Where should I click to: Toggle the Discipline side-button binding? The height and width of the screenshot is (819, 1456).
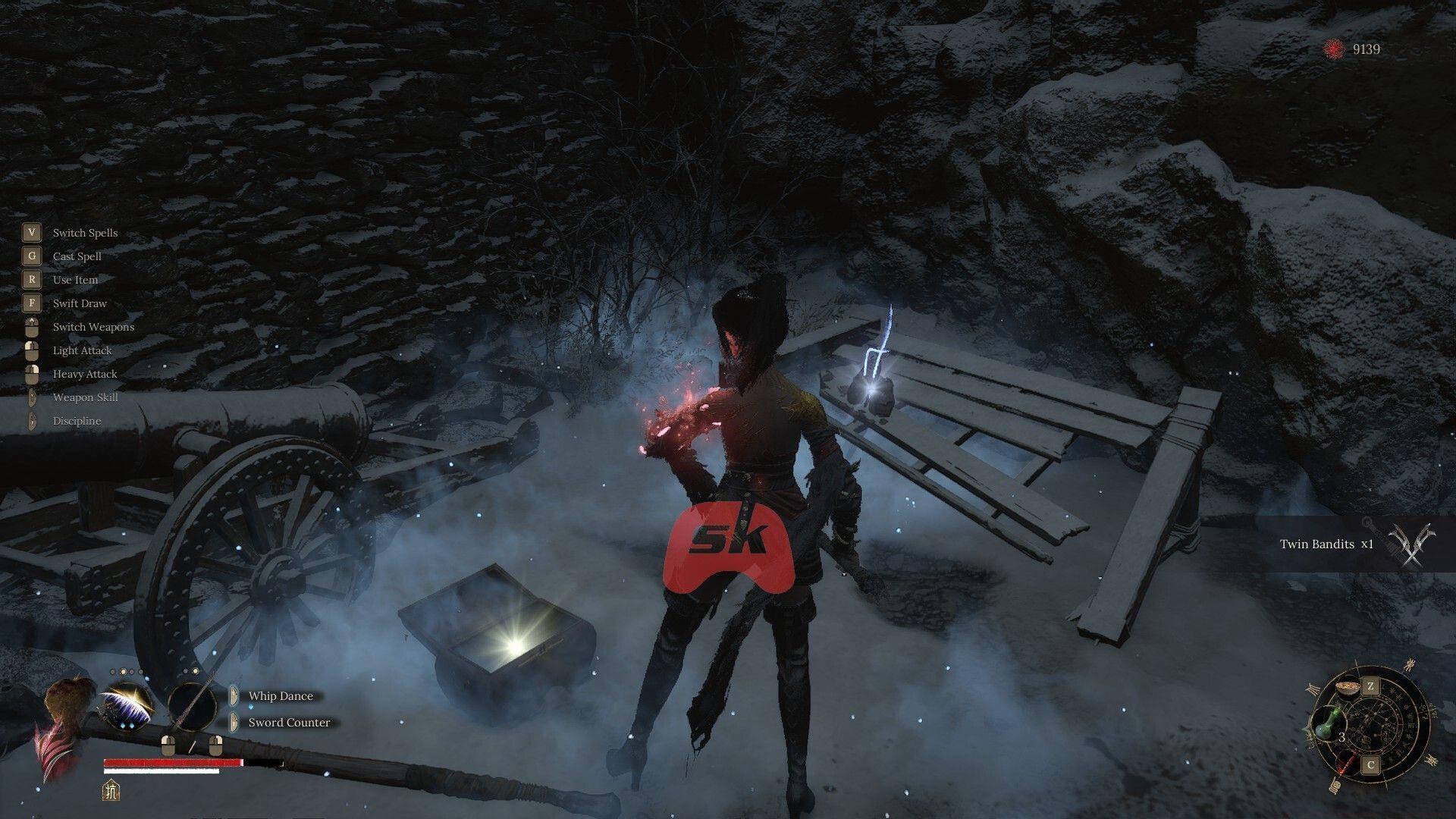pos(31,420)
